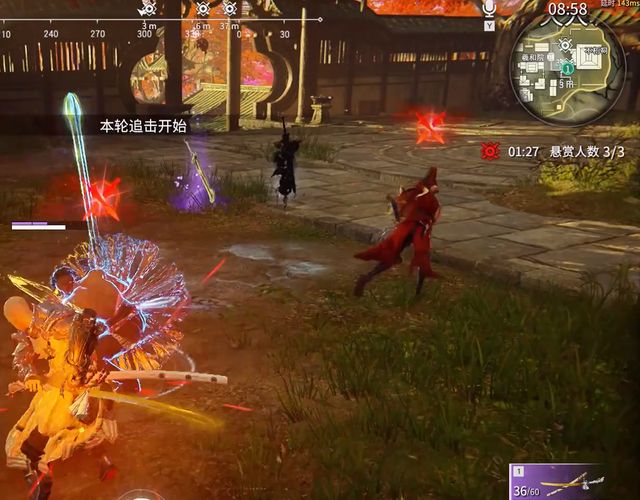The width and height of the screenshot is (640, 500).
Task: Toggle the microphone voice chat icon
Action: [489, 9]
